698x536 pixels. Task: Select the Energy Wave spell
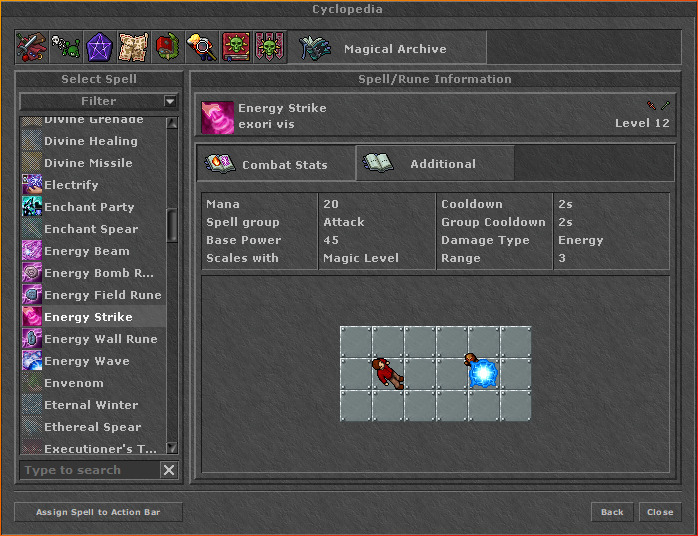click(x=87, y=361)
